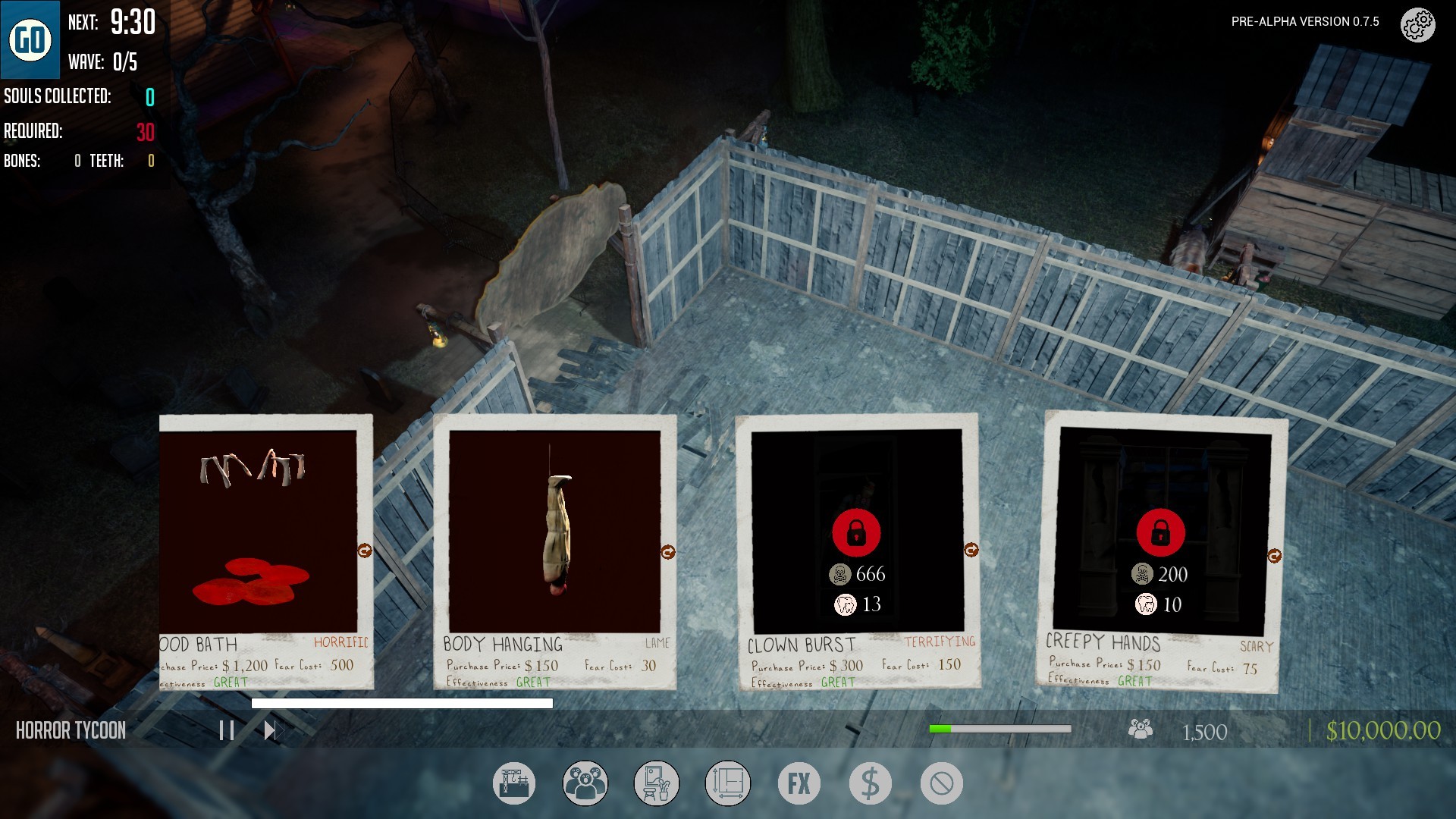
Task: Open the FX effects menu
Action: [798, 783]
